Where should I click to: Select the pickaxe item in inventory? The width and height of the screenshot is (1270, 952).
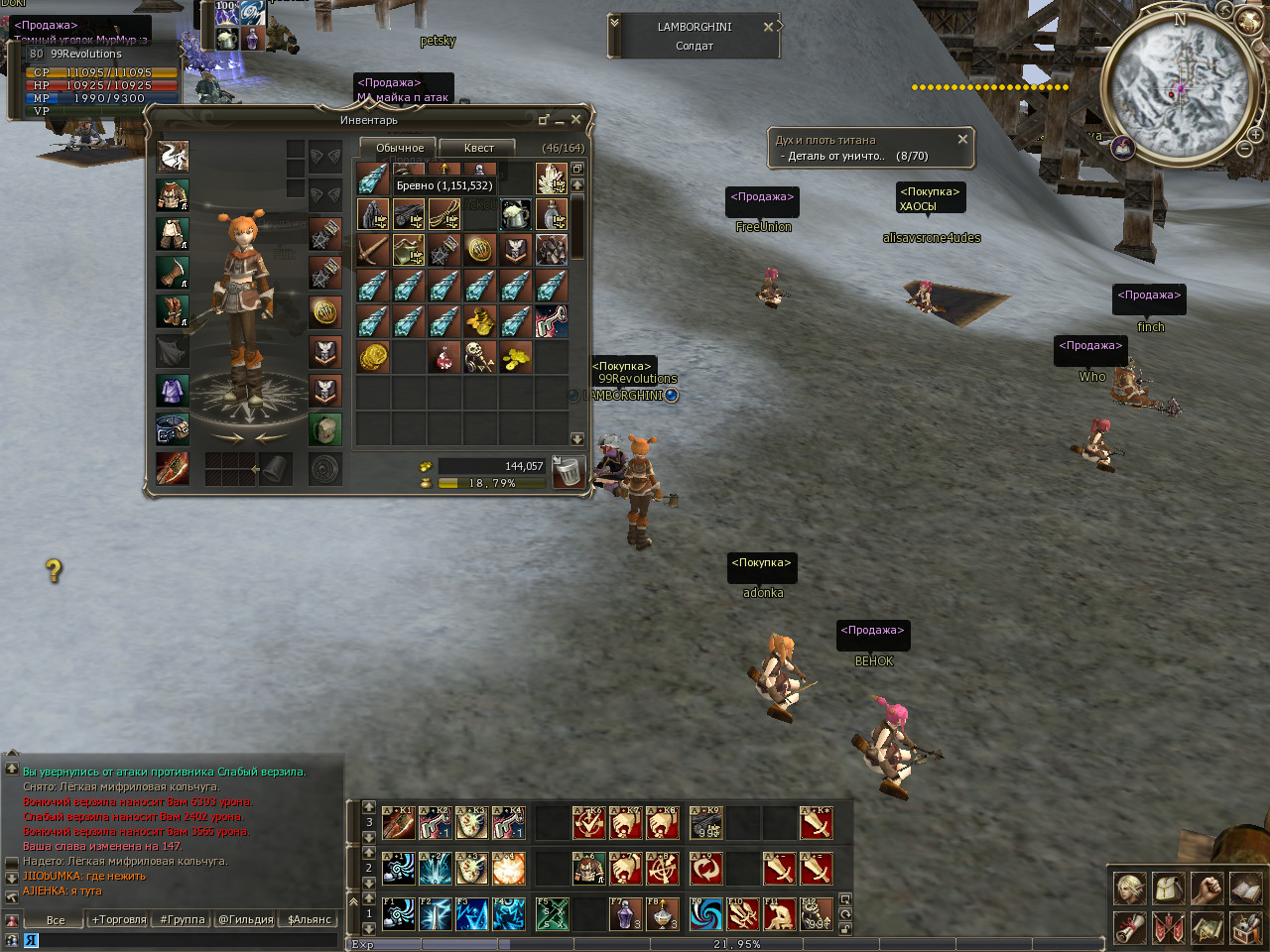pyautogui.click(x=373, y=250)
